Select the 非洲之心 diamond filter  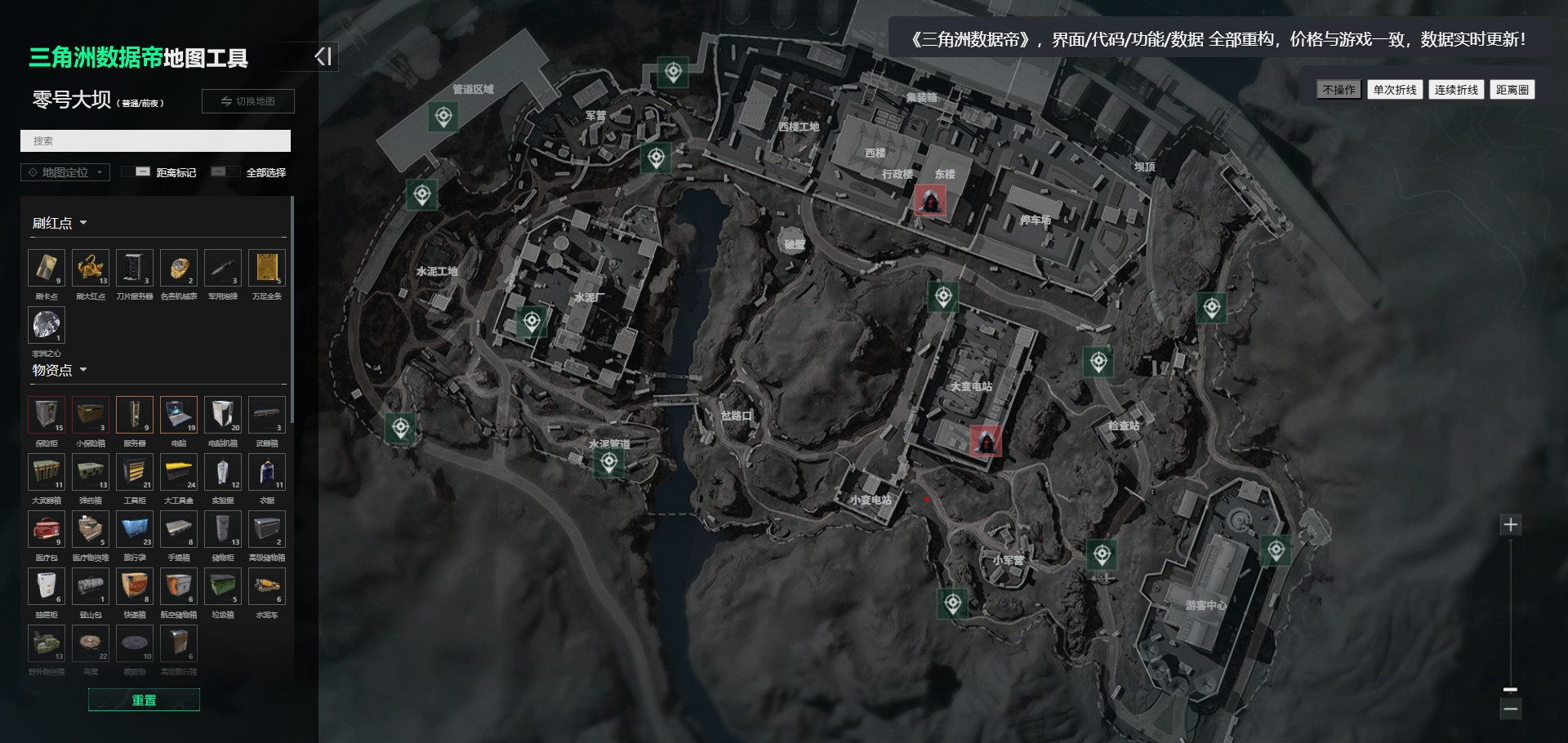click(47, 325)
